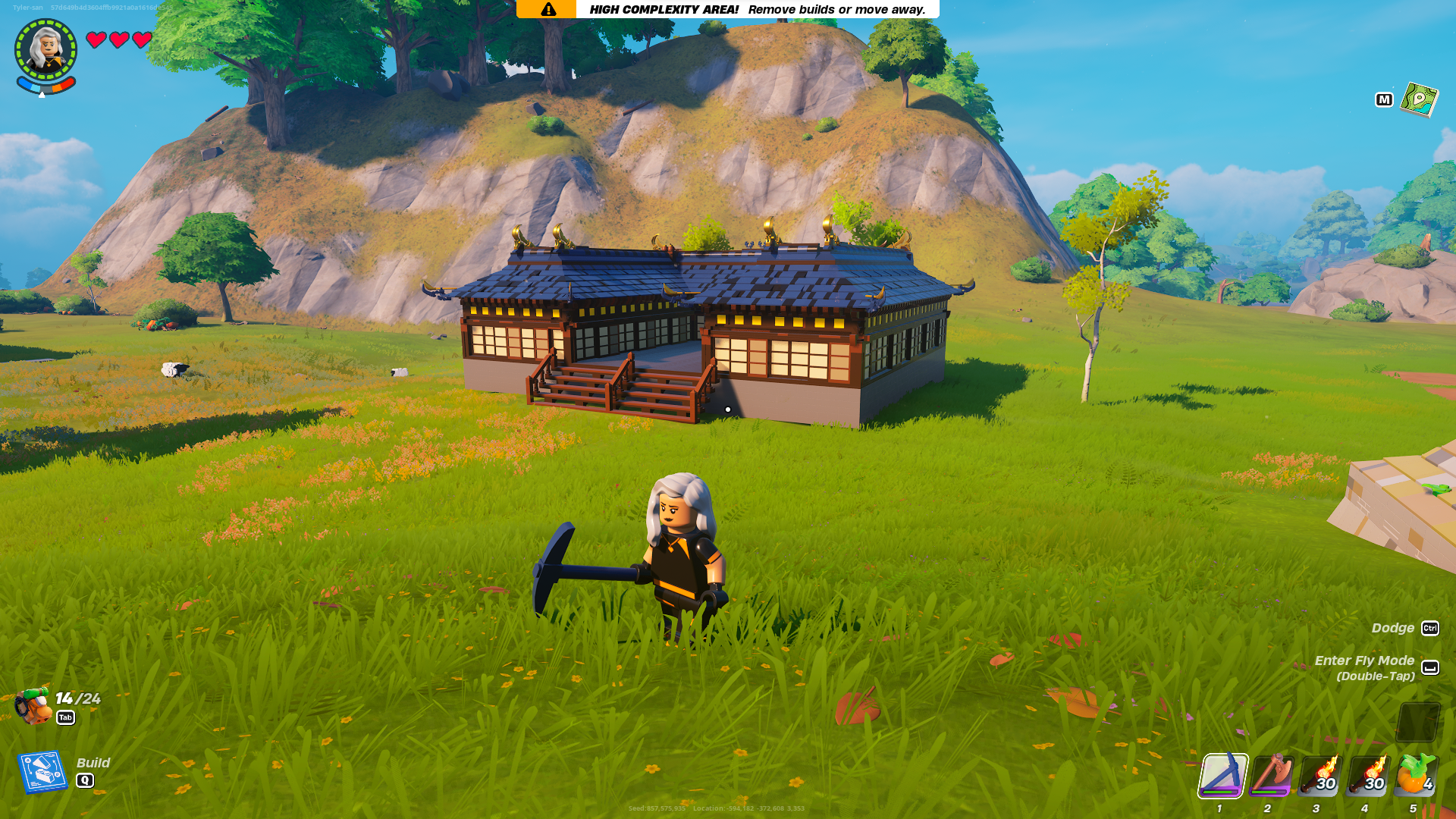Click the warning triangle on the complexity banner
This screenshot has width=1456, height=819.
point(548,9)
